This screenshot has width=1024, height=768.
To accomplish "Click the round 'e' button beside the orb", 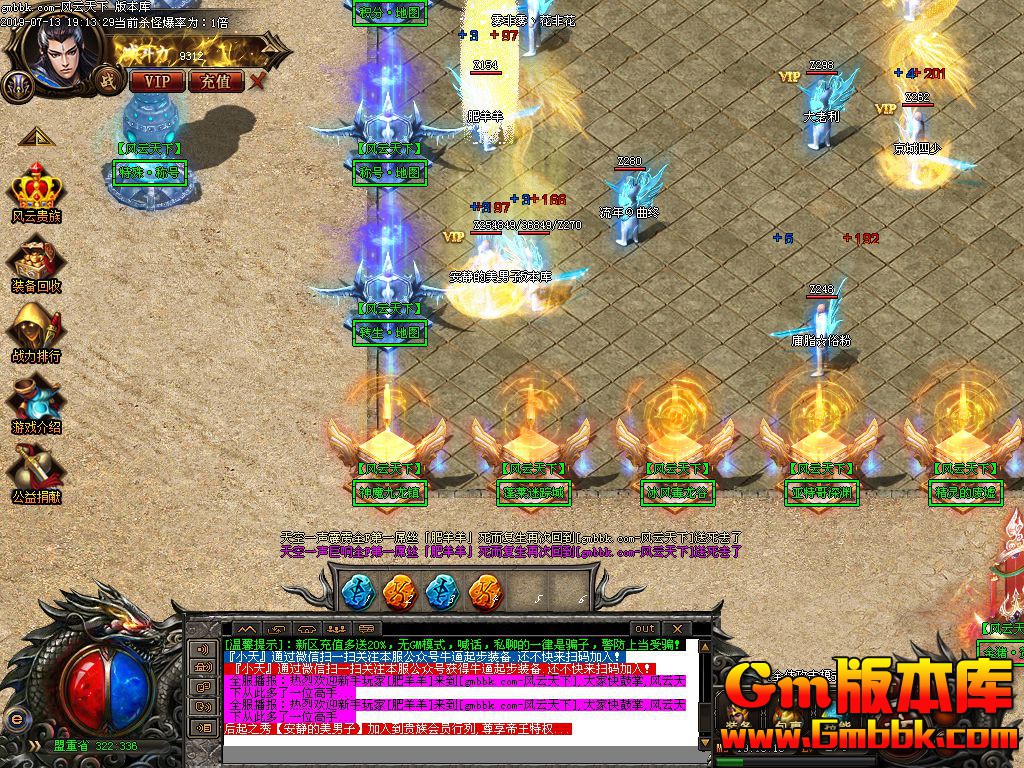I will point(16,718).
